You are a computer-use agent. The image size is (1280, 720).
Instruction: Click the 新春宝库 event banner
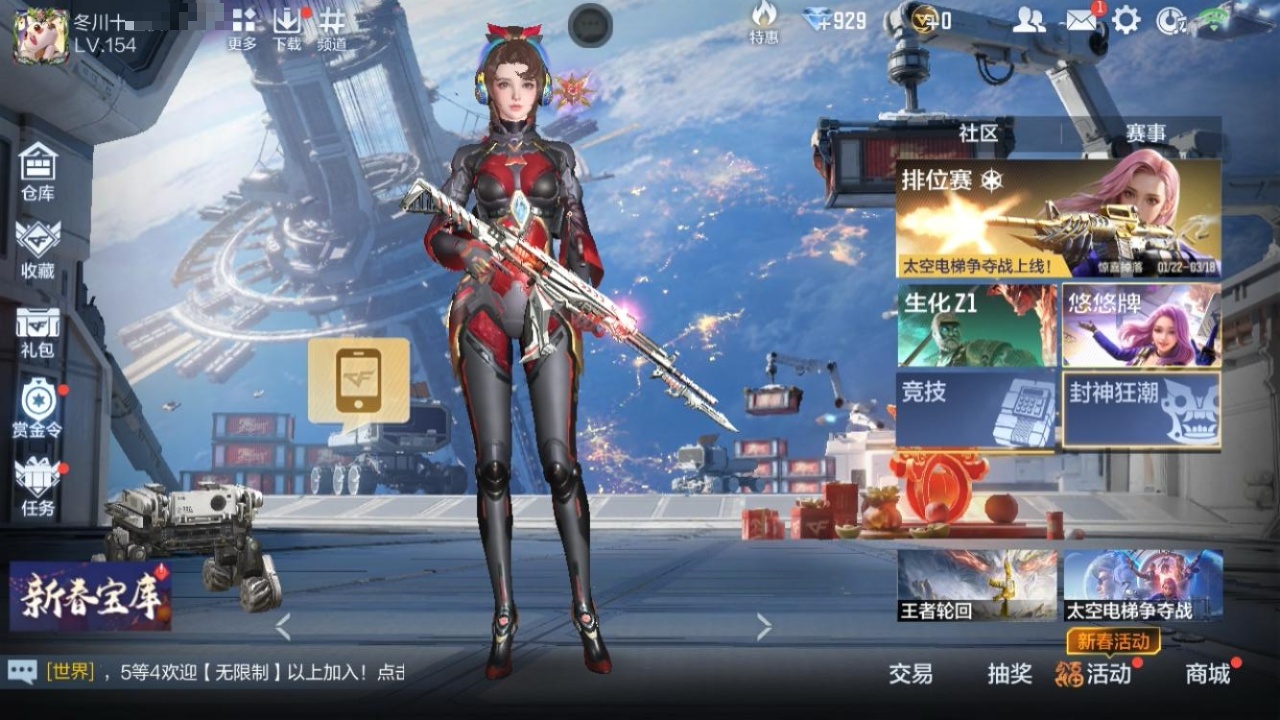tap(90, 596)
